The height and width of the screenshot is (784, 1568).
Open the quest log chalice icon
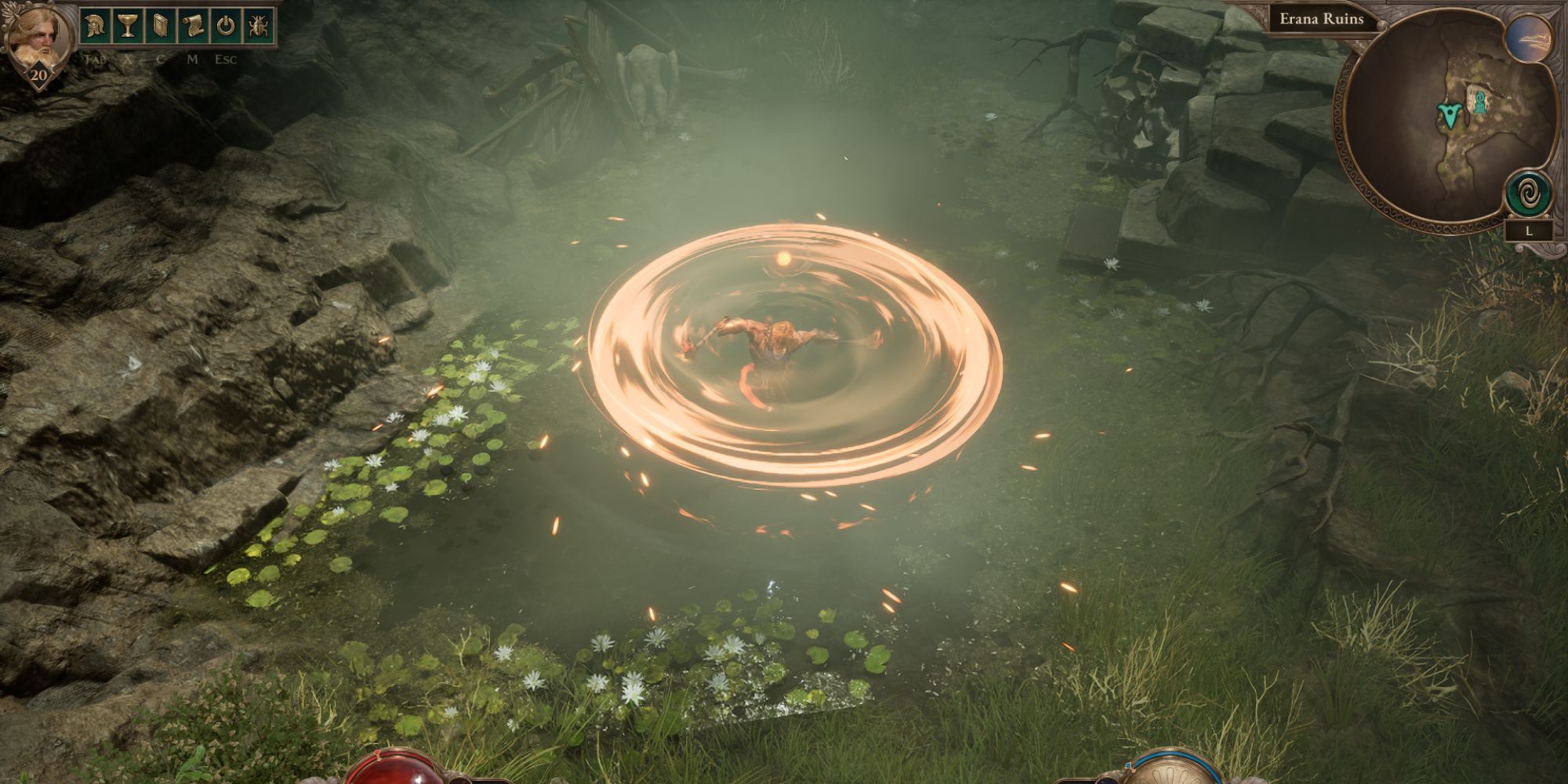tap(127, 25)
